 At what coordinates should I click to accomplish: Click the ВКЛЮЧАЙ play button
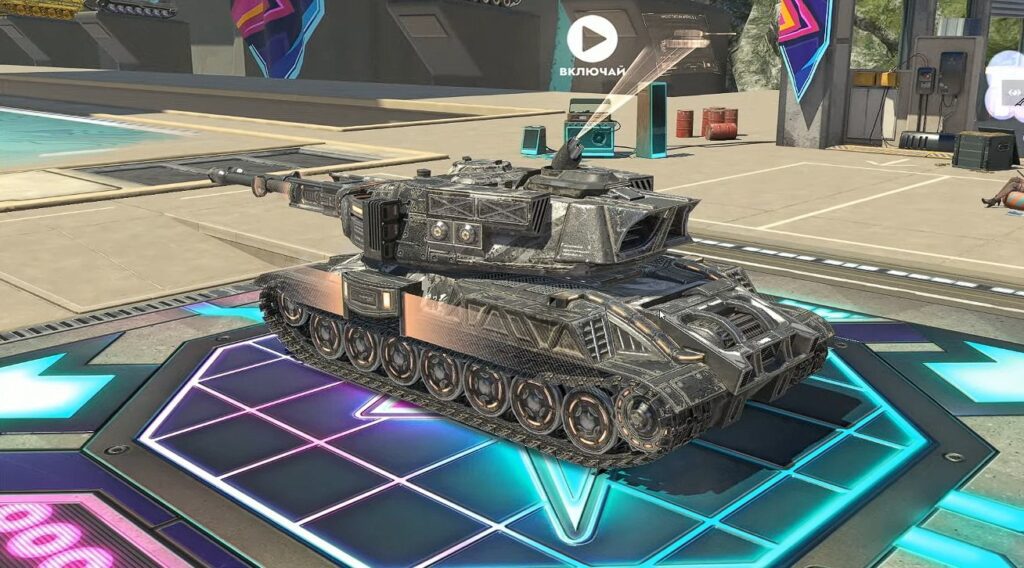tap(591, 39)
